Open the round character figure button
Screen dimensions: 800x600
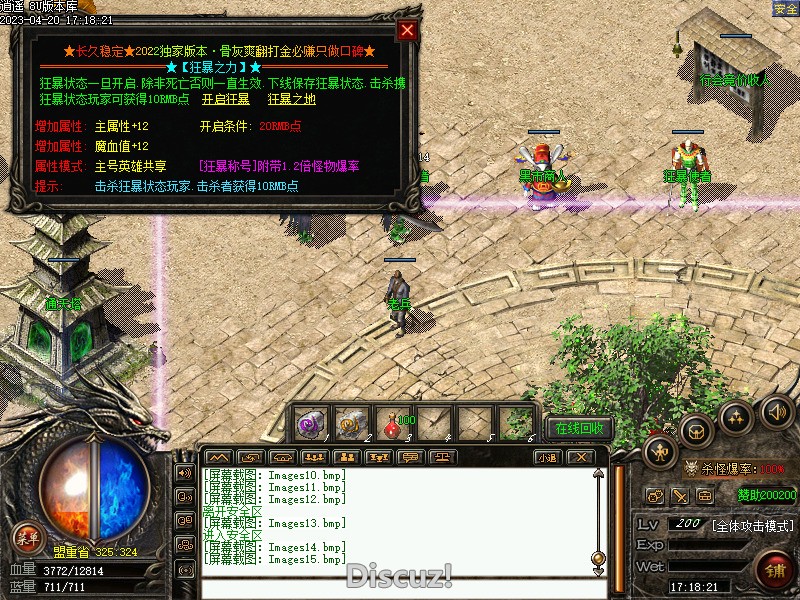(657, 451)
